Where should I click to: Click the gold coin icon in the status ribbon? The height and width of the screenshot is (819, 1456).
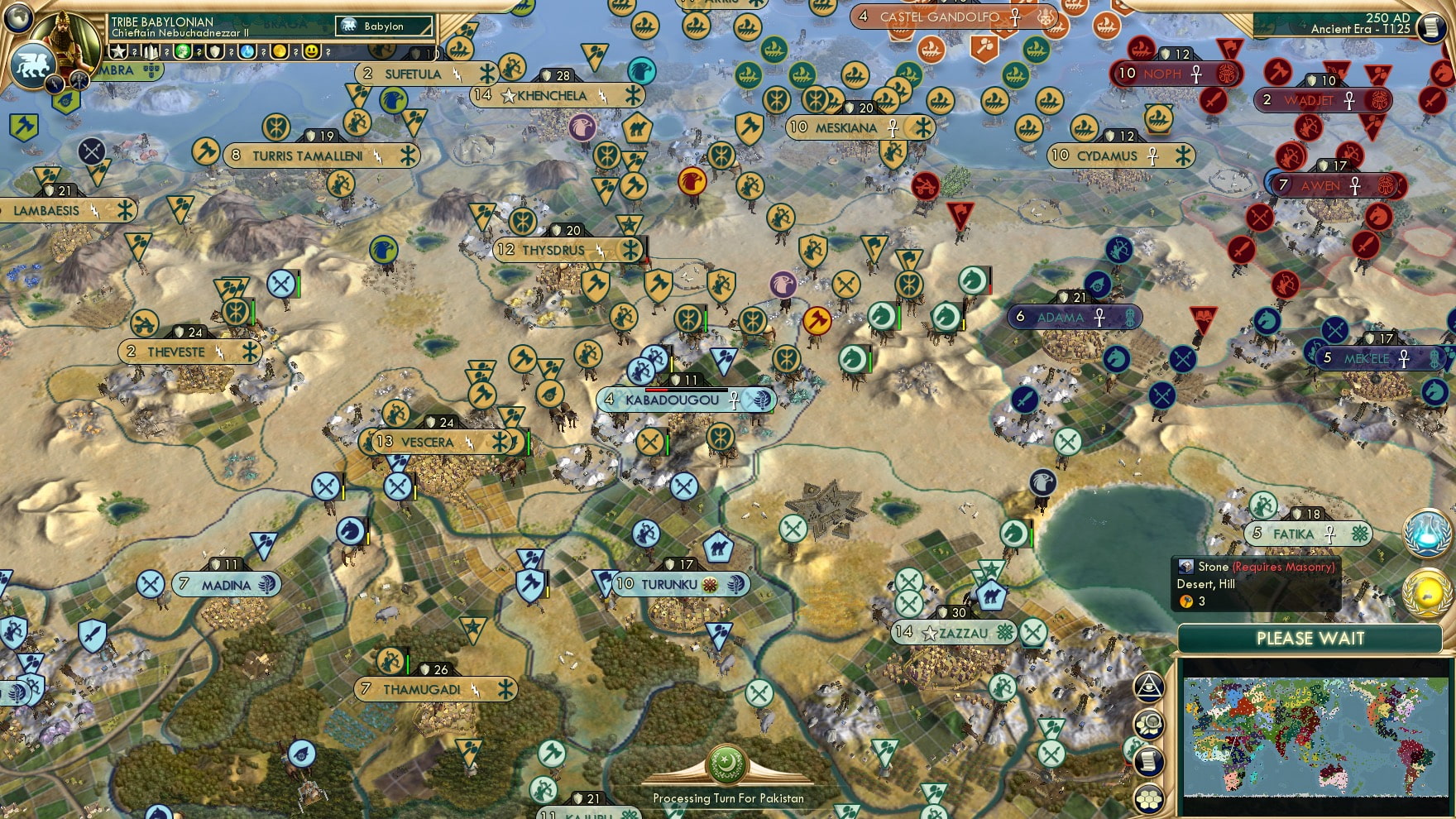point(280,50)
